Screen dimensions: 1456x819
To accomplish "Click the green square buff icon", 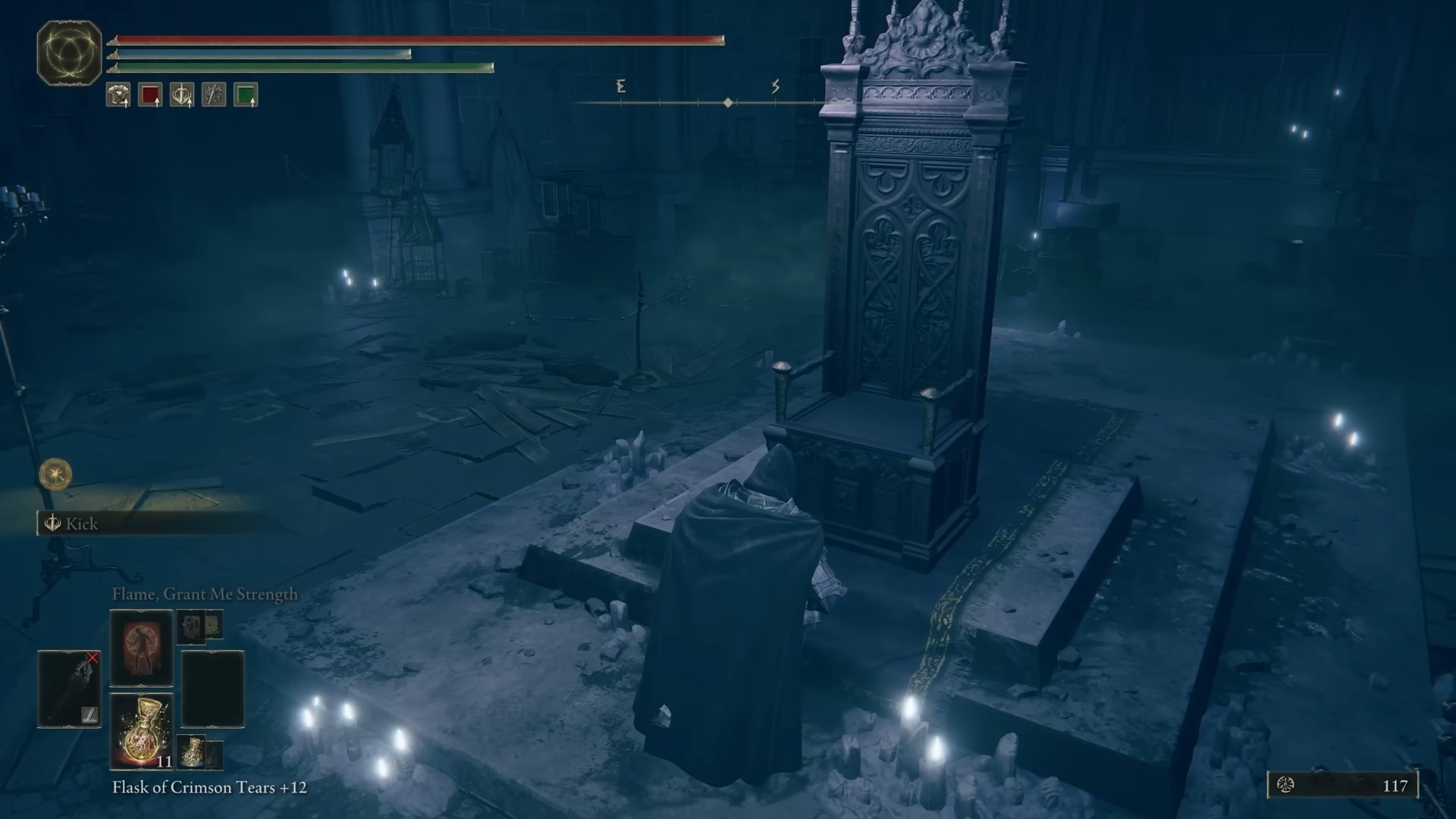I will [246, 95].
